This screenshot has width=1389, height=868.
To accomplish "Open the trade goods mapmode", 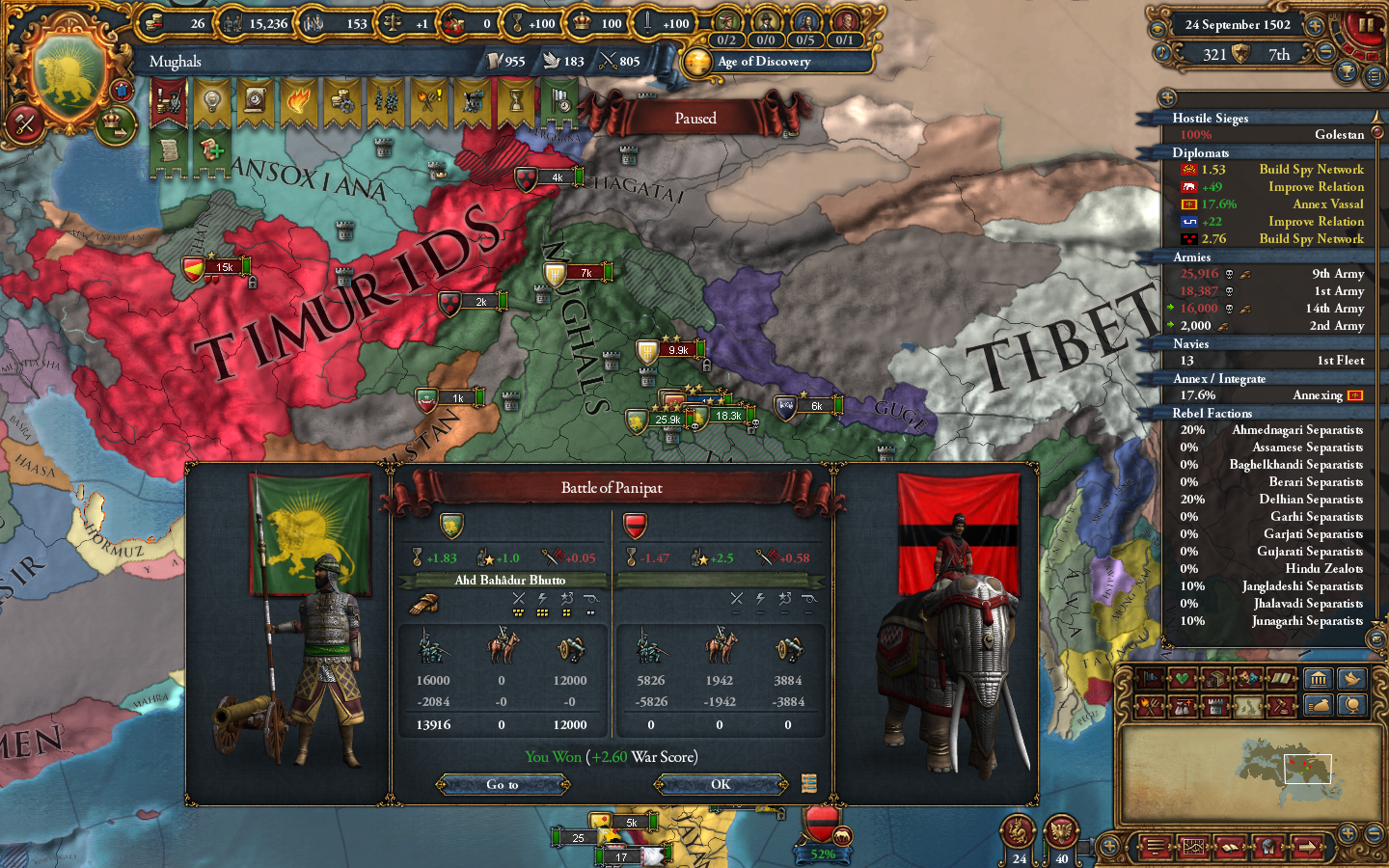I will point(1216,678).
